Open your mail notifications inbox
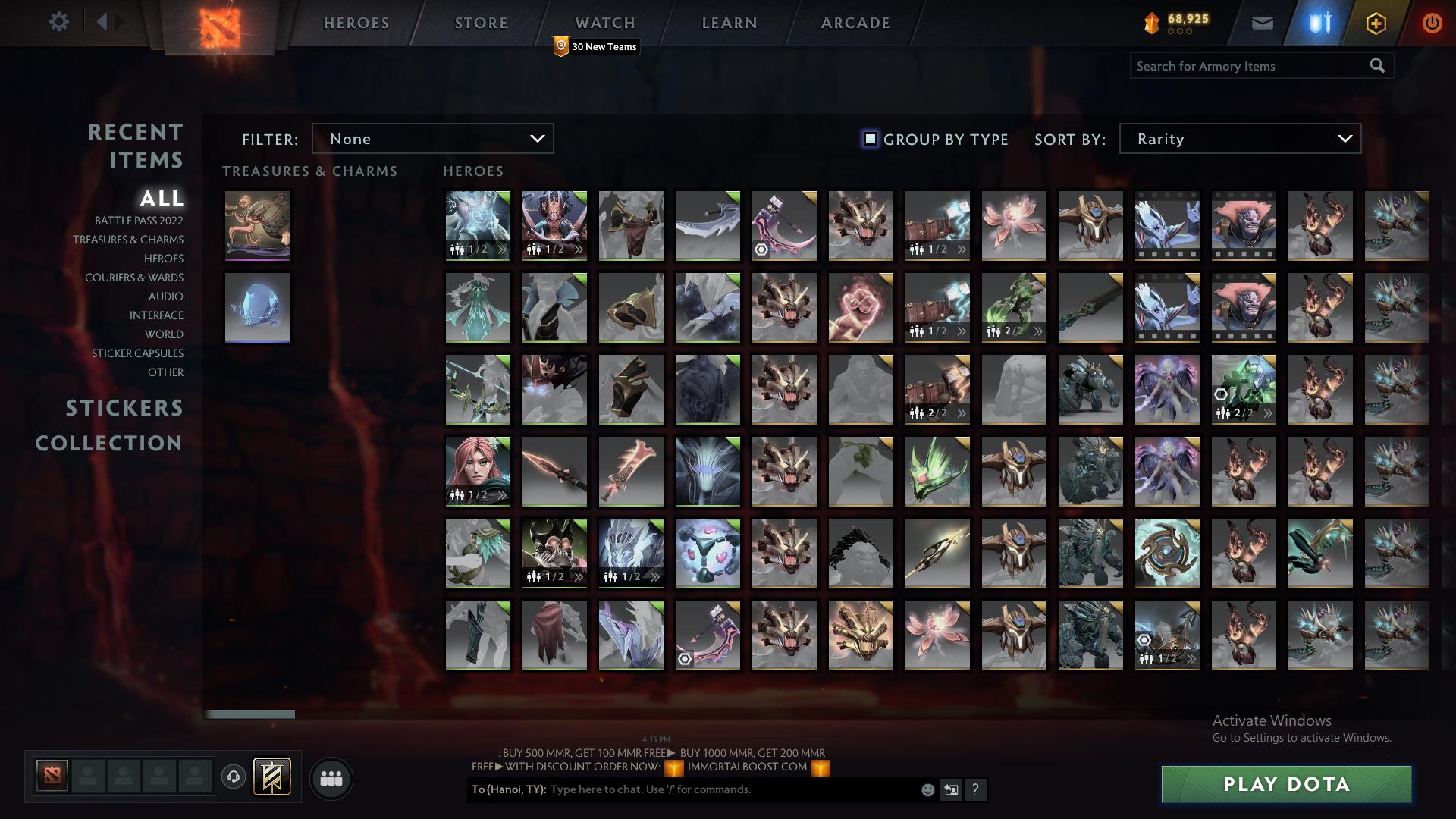The image size is (1456, 819). coord(1263,22)
